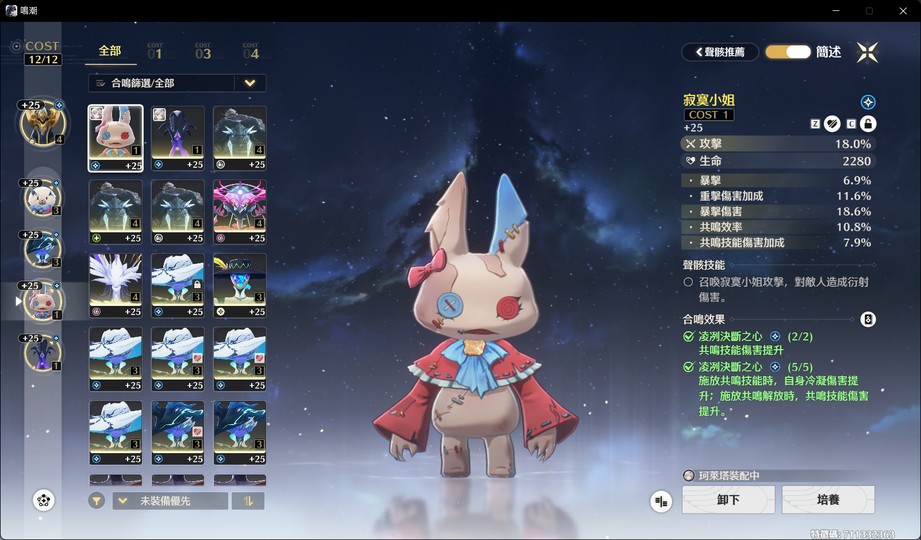Open the 培養 upgrade button
This screenshot has width=921, height=540.
828,500
